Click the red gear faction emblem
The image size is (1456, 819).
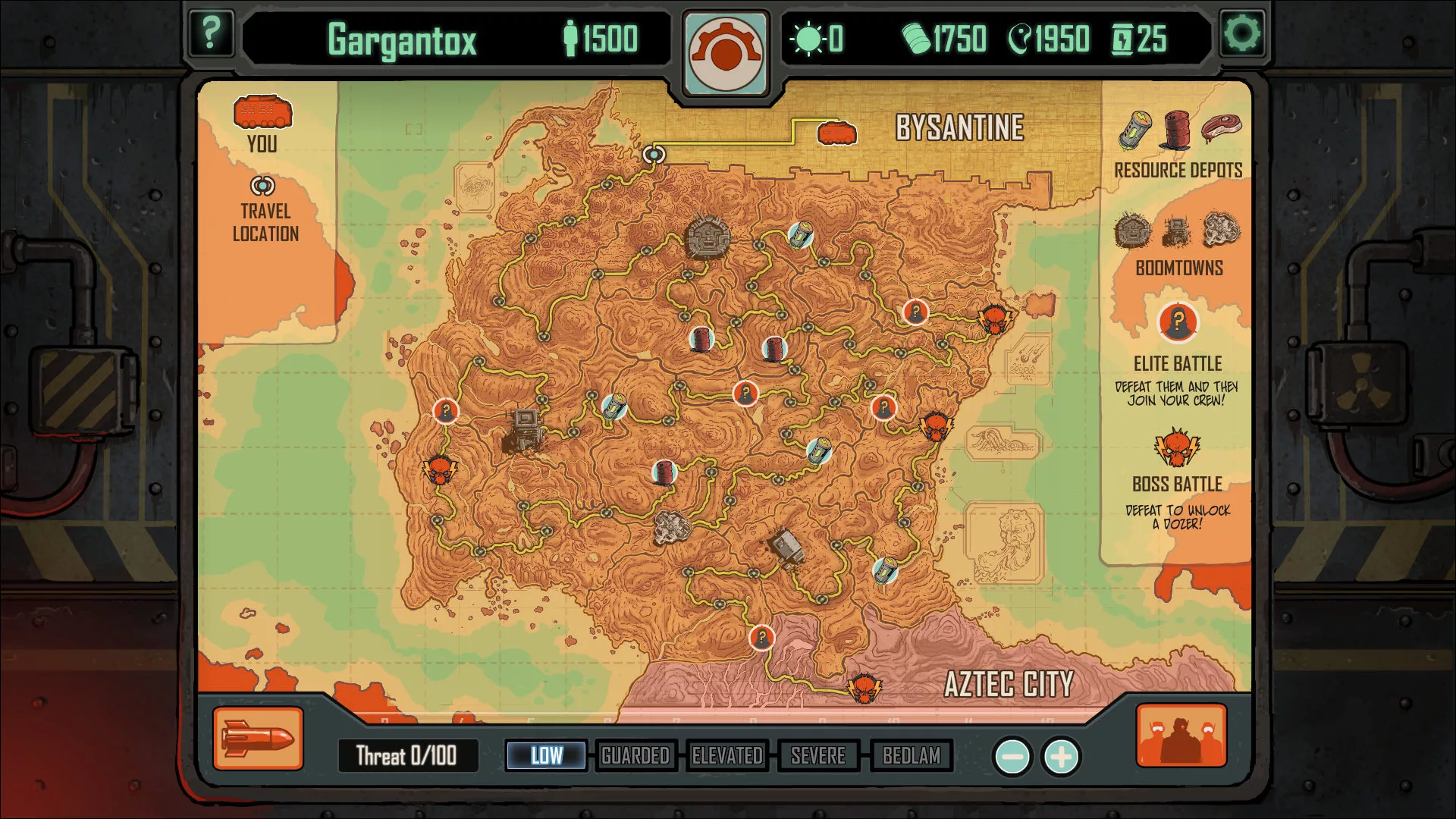(726, 53)
